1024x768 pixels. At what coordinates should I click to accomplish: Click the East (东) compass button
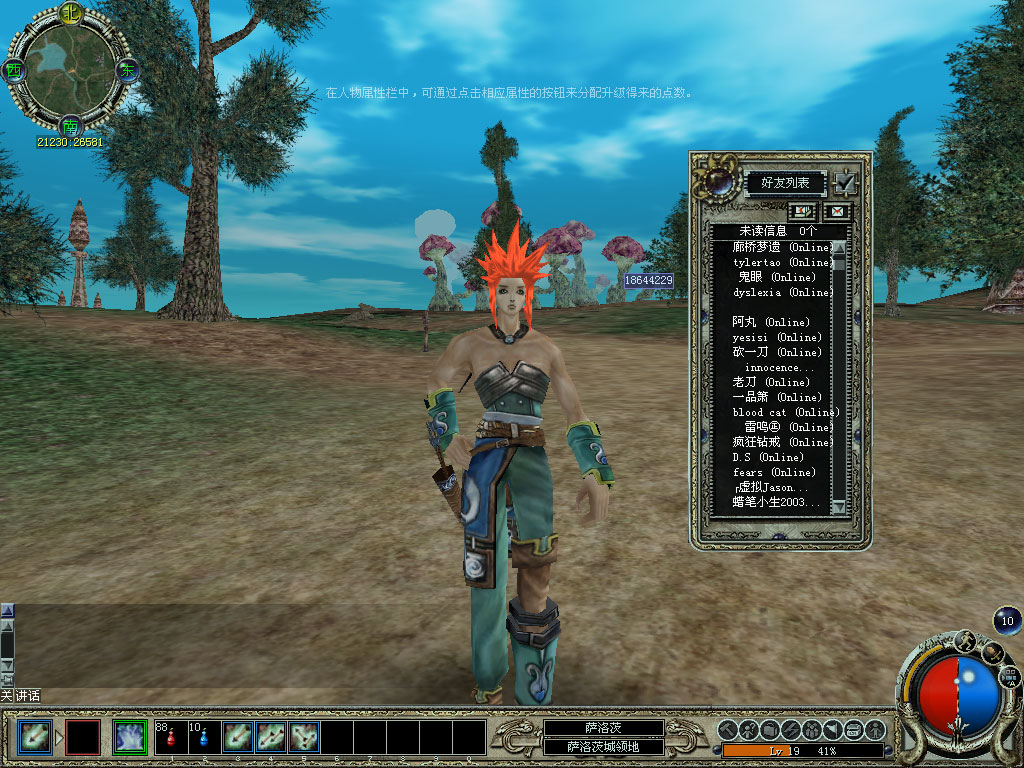pyautogui.click(x=127, y=70)
